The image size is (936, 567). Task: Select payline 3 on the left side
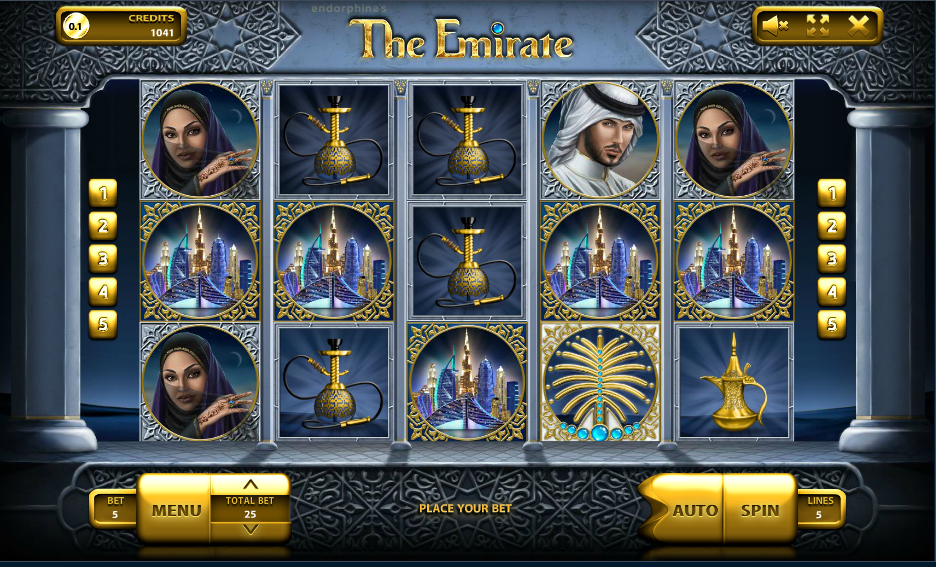[x=103, y=258]
